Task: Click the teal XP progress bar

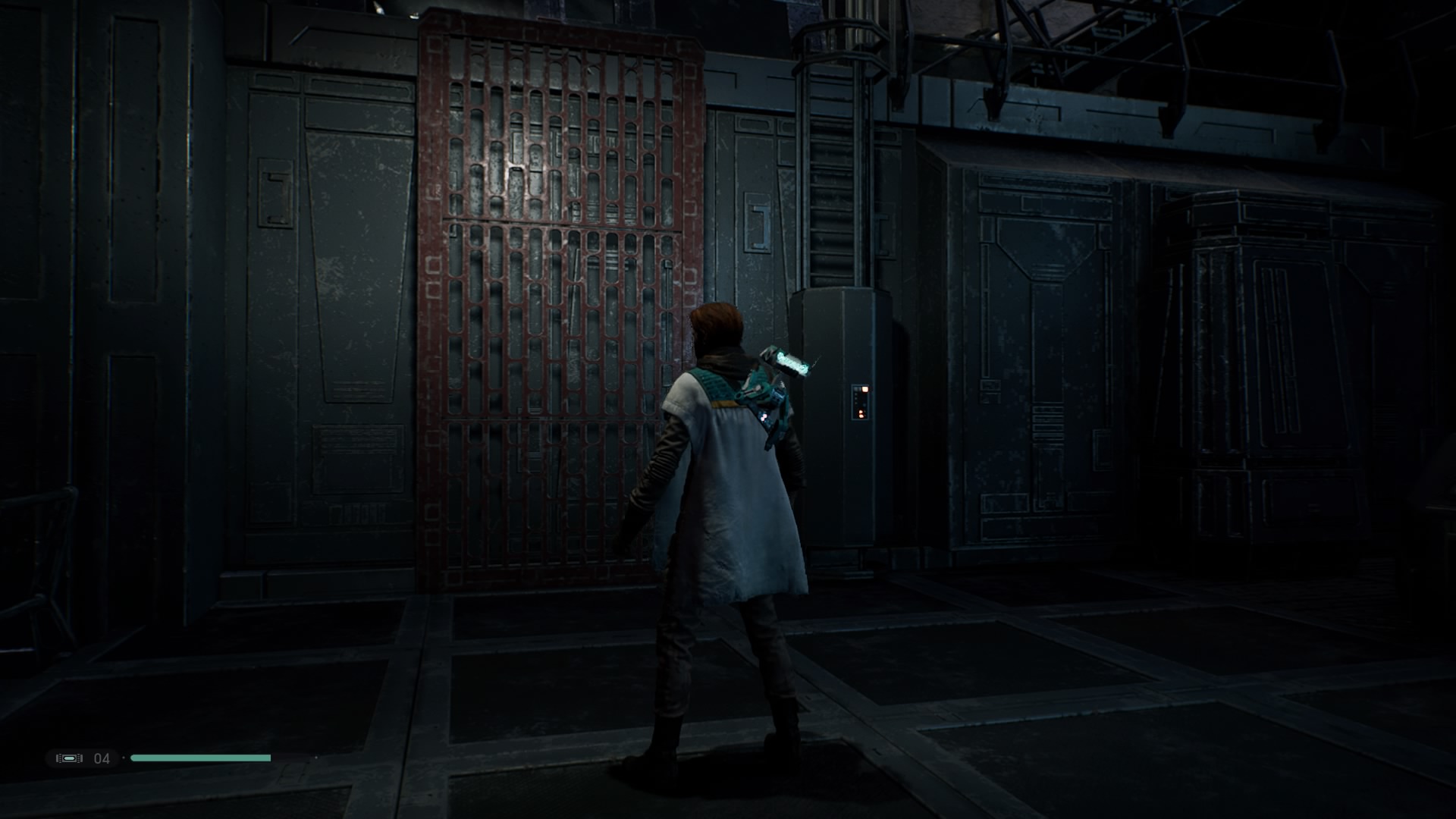Action: [x=201, y=758]
